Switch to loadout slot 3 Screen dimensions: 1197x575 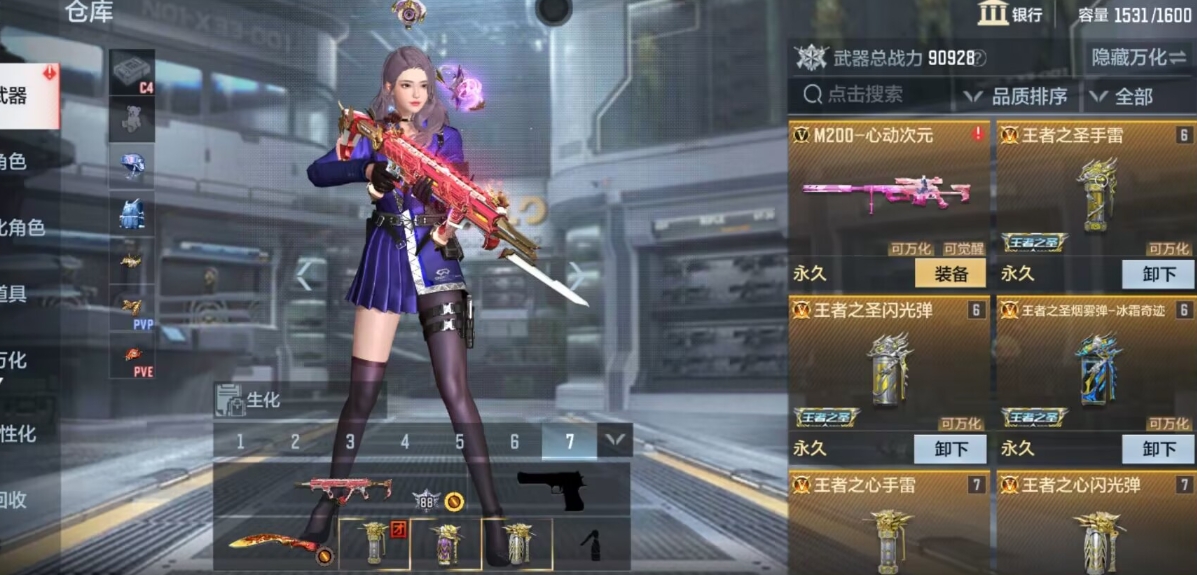350,441
